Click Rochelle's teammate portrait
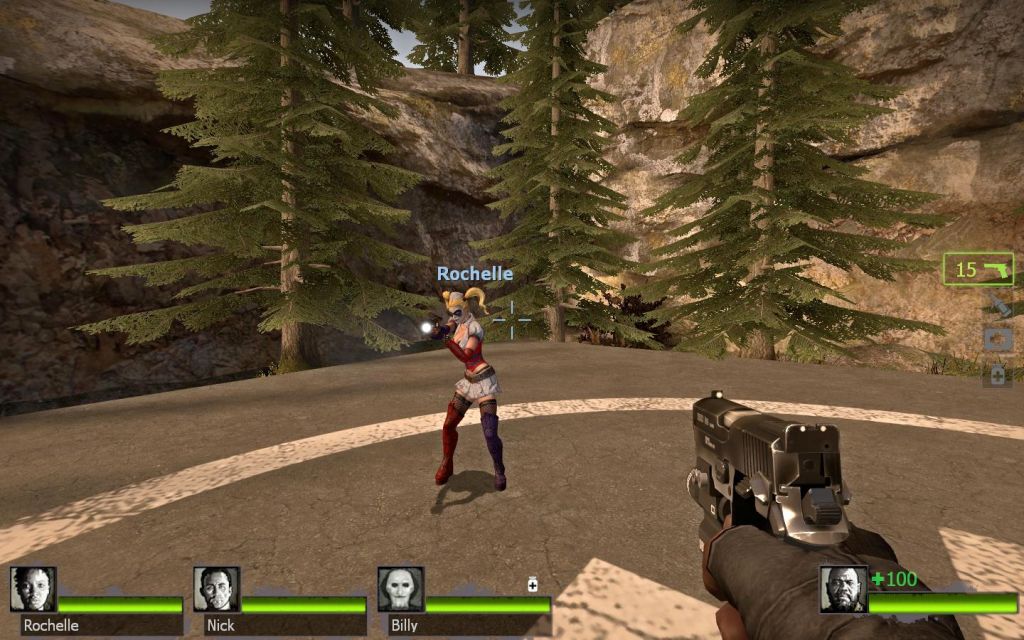Viewport: 1024px width, 640px height. (x=33, y=589)
